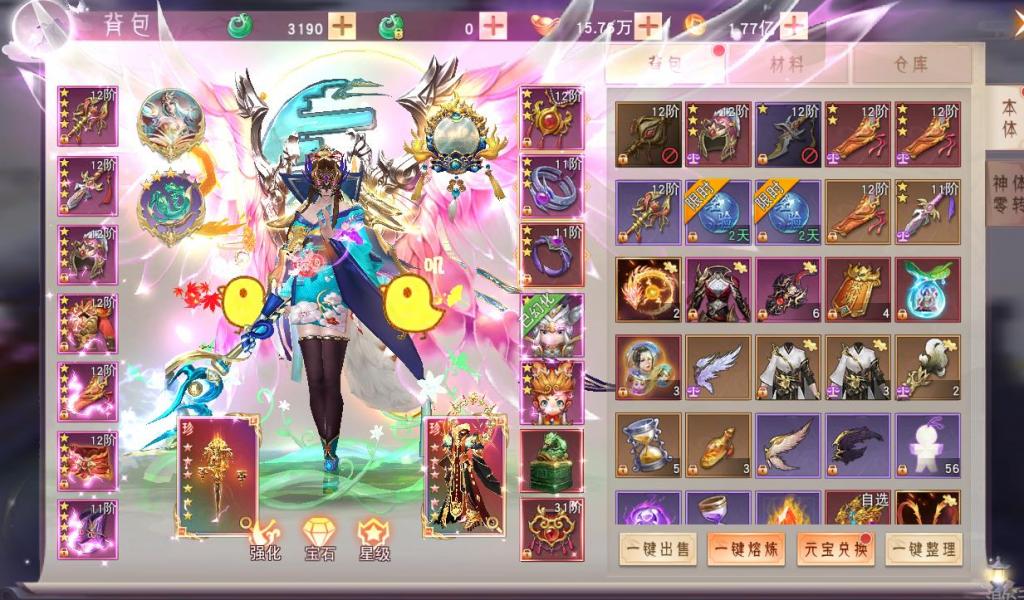Viewport: 1024px width, 600px height.
Task: Activate 一键熔炼 smelting button
Action: point(745,548)
